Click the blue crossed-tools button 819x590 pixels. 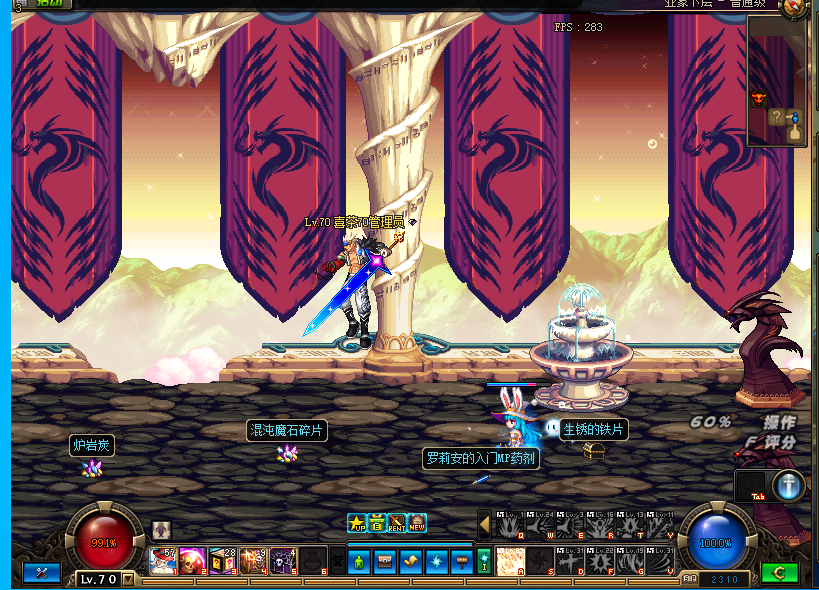point(41,573)
